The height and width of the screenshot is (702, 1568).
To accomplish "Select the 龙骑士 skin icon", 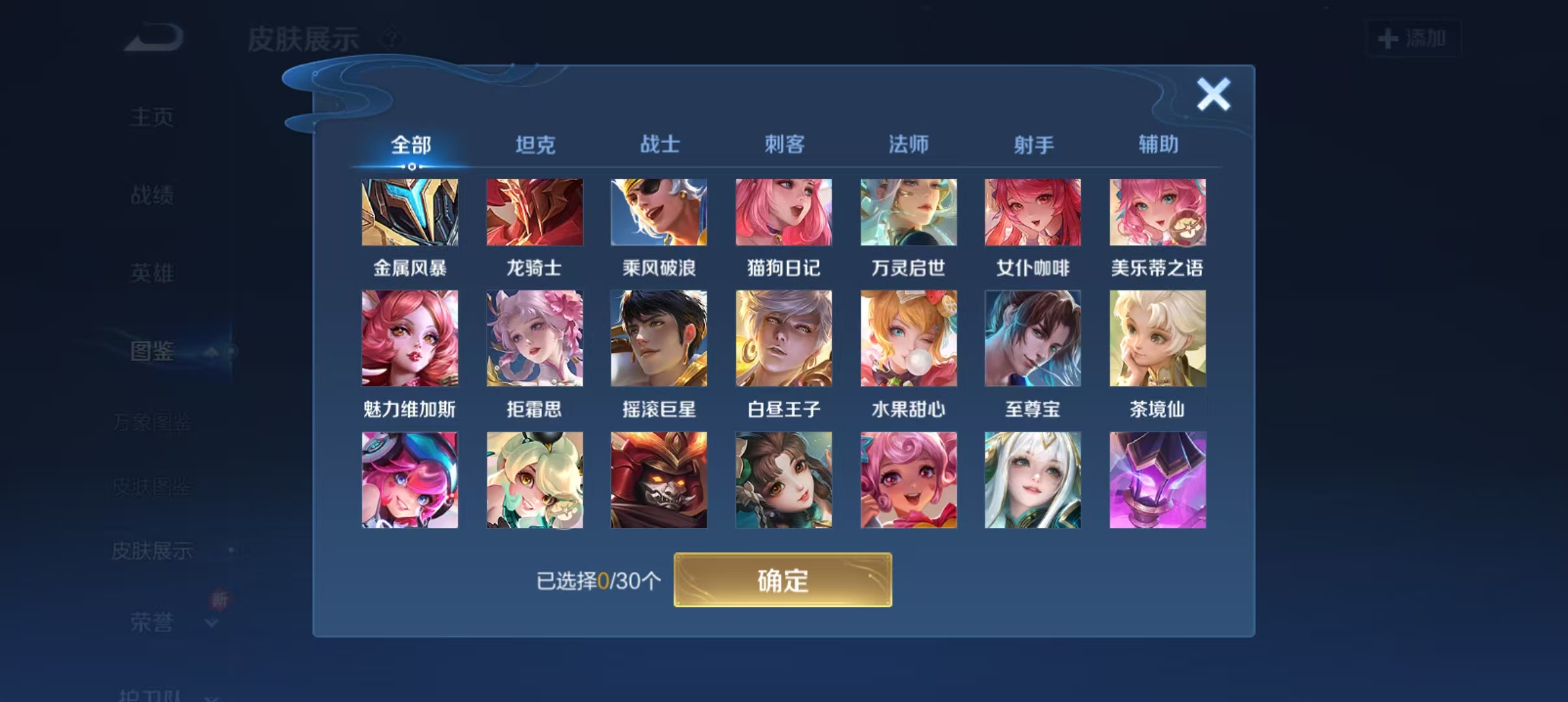I will [x=535, y=213].
